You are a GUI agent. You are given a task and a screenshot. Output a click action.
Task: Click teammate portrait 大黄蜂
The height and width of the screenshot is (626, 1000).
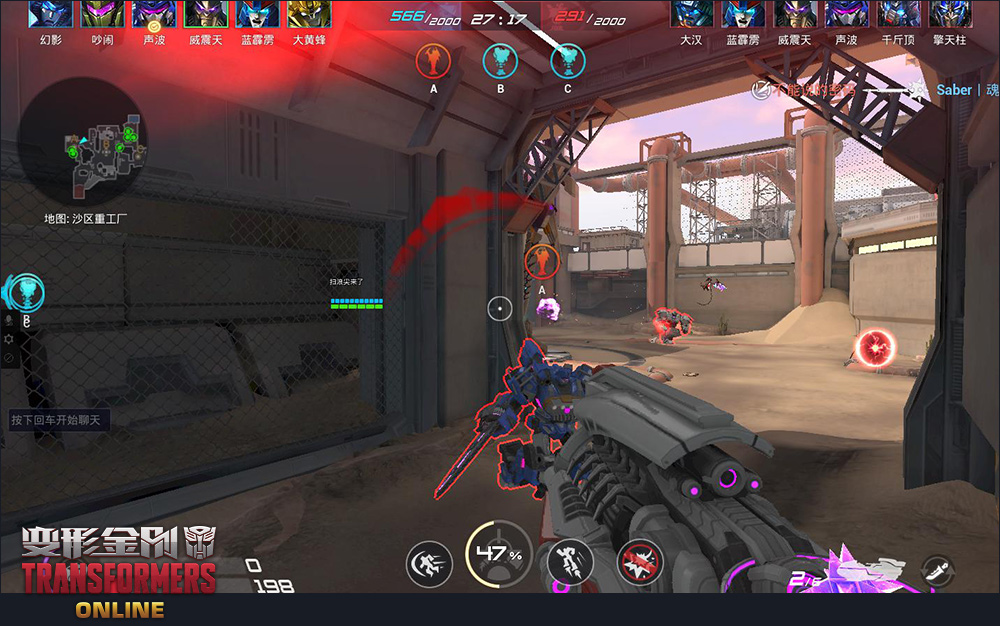point(309,14)
